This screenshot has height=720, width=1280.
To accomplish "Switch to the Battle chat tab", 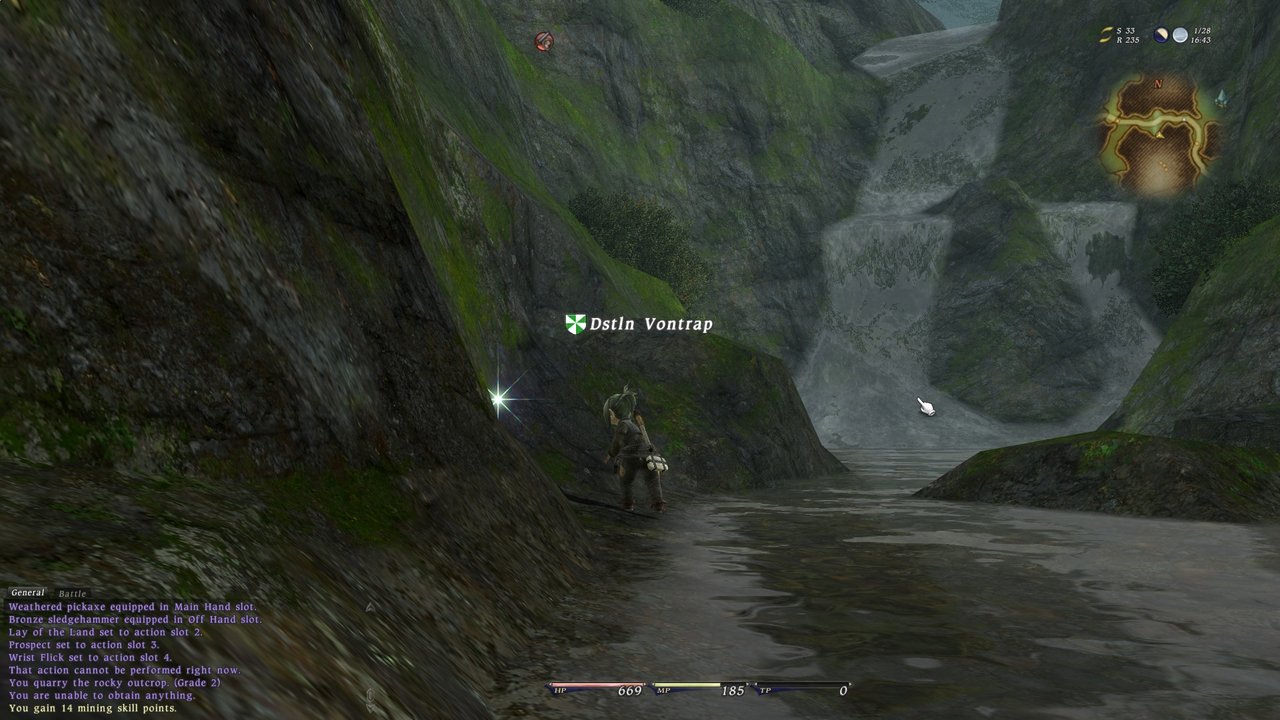I will coord(72,594).
